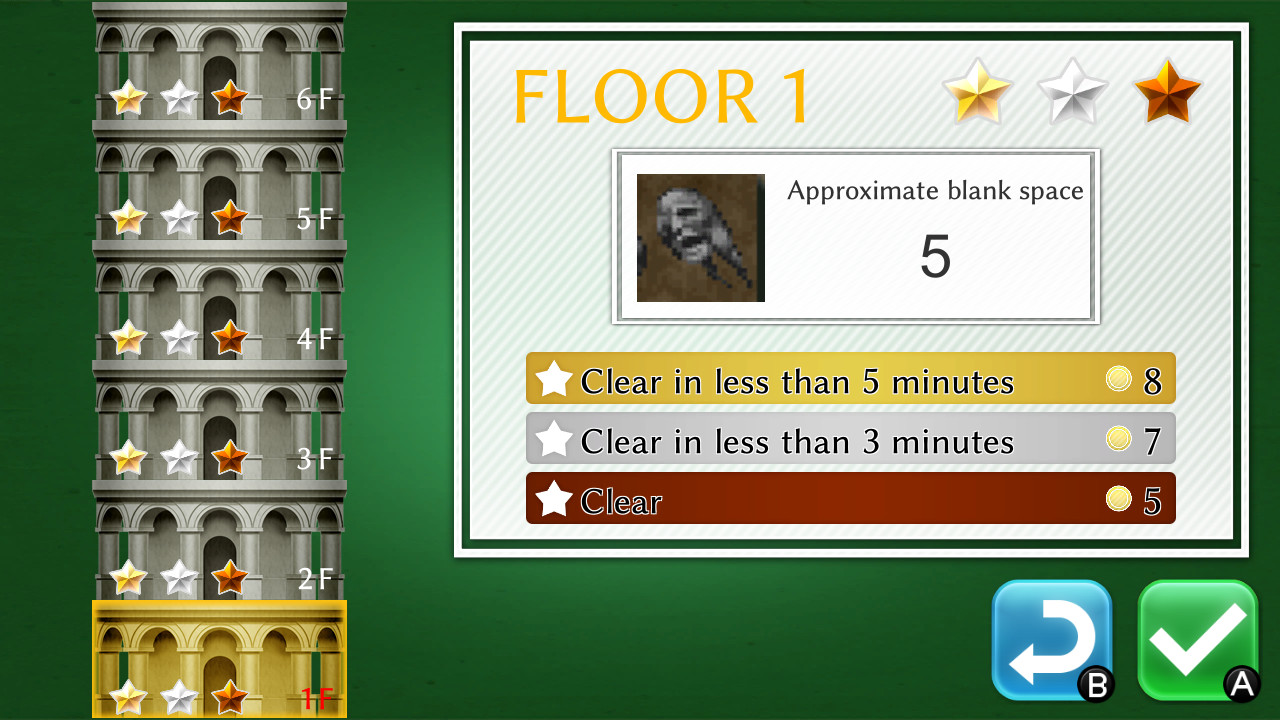Select the silver star on Floor 1 panel
The height and width of the screenshot is (720, 1280).
[1072, 95]
